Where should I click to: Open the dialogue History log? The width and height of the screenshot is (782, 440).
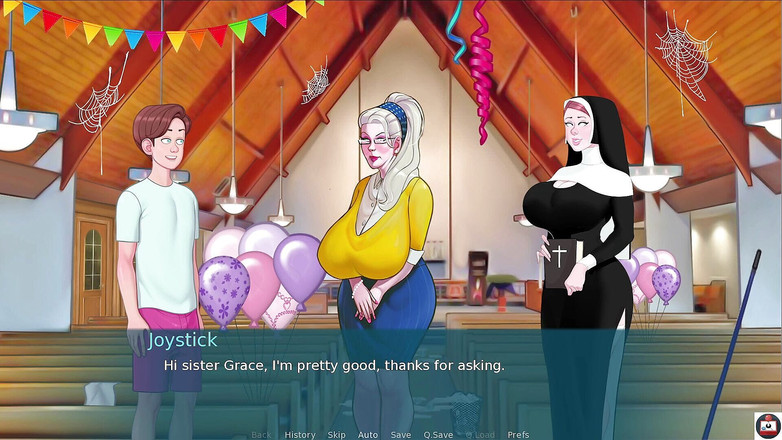tap(299, 435)
